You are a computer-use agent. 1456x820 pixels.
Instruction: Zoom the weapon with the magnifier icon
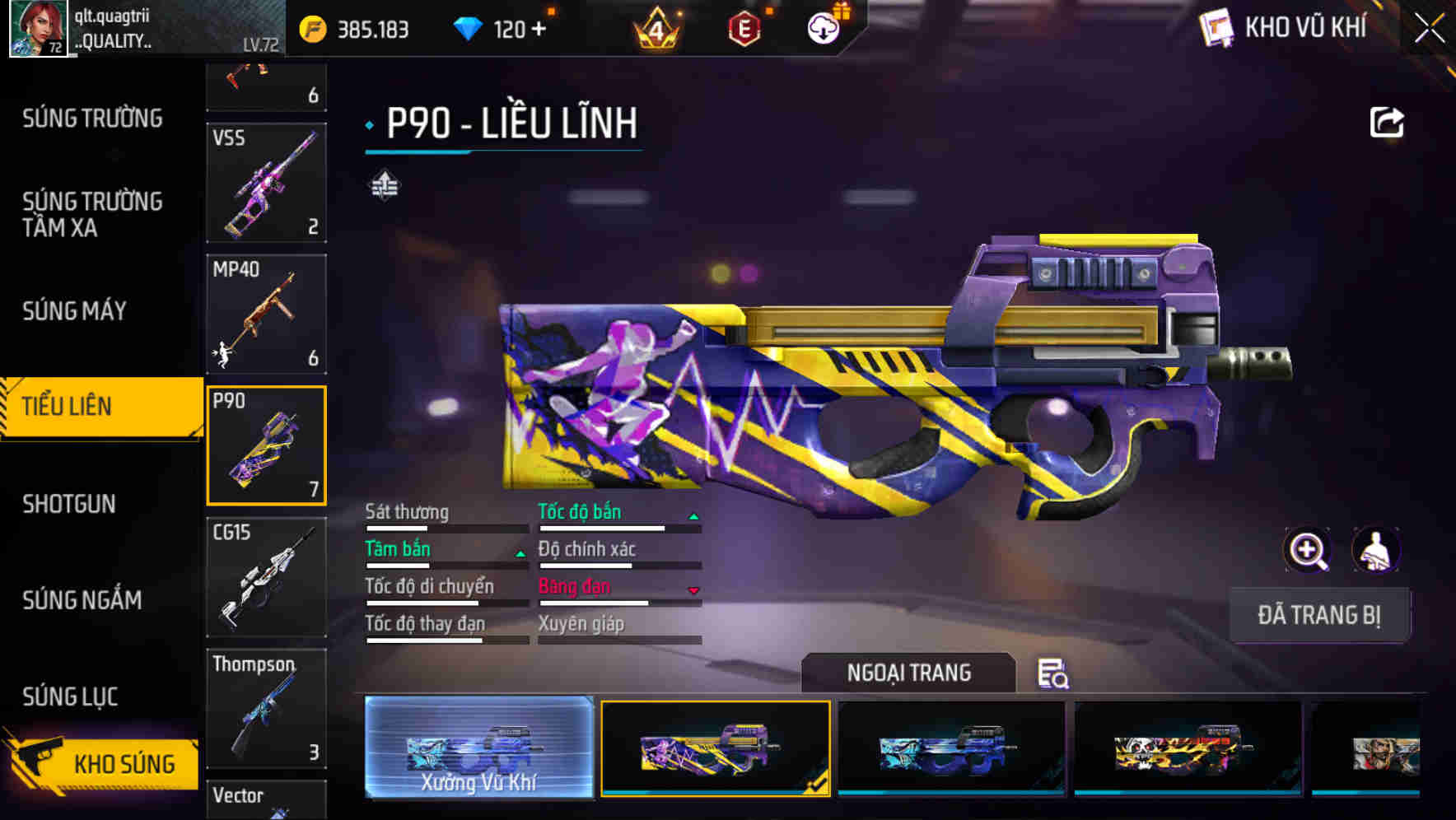coord(1306,550)
